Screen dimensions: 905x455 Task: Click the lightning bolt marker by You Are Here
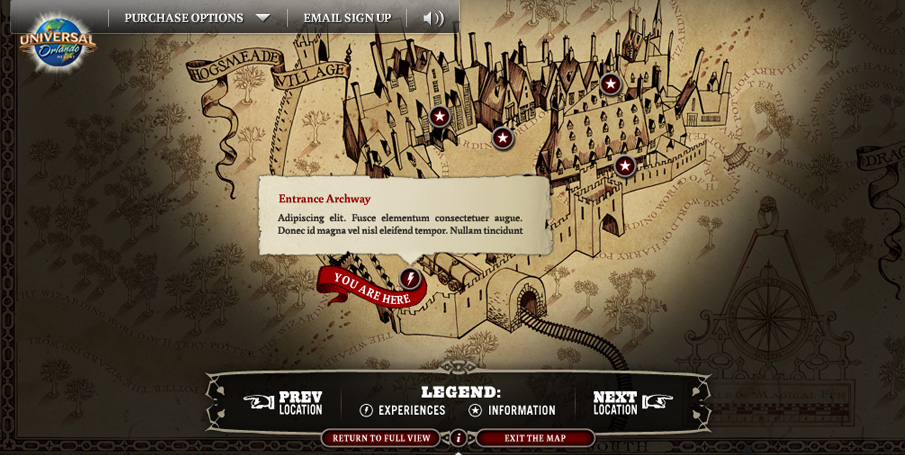pos(409,278)
